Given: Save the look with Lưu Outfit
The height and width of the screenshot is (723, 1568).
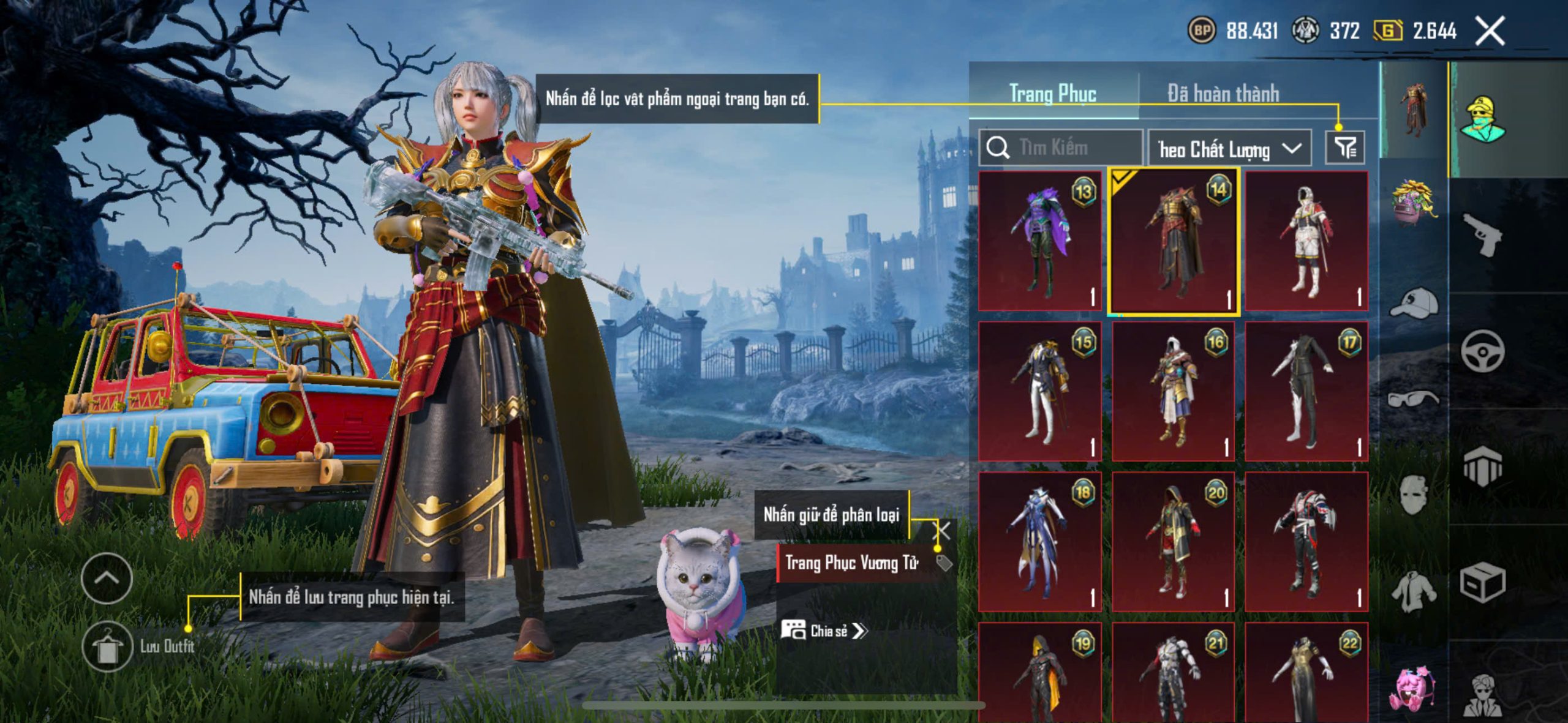Looking at the screenshot, I should (x=108, y=646).
